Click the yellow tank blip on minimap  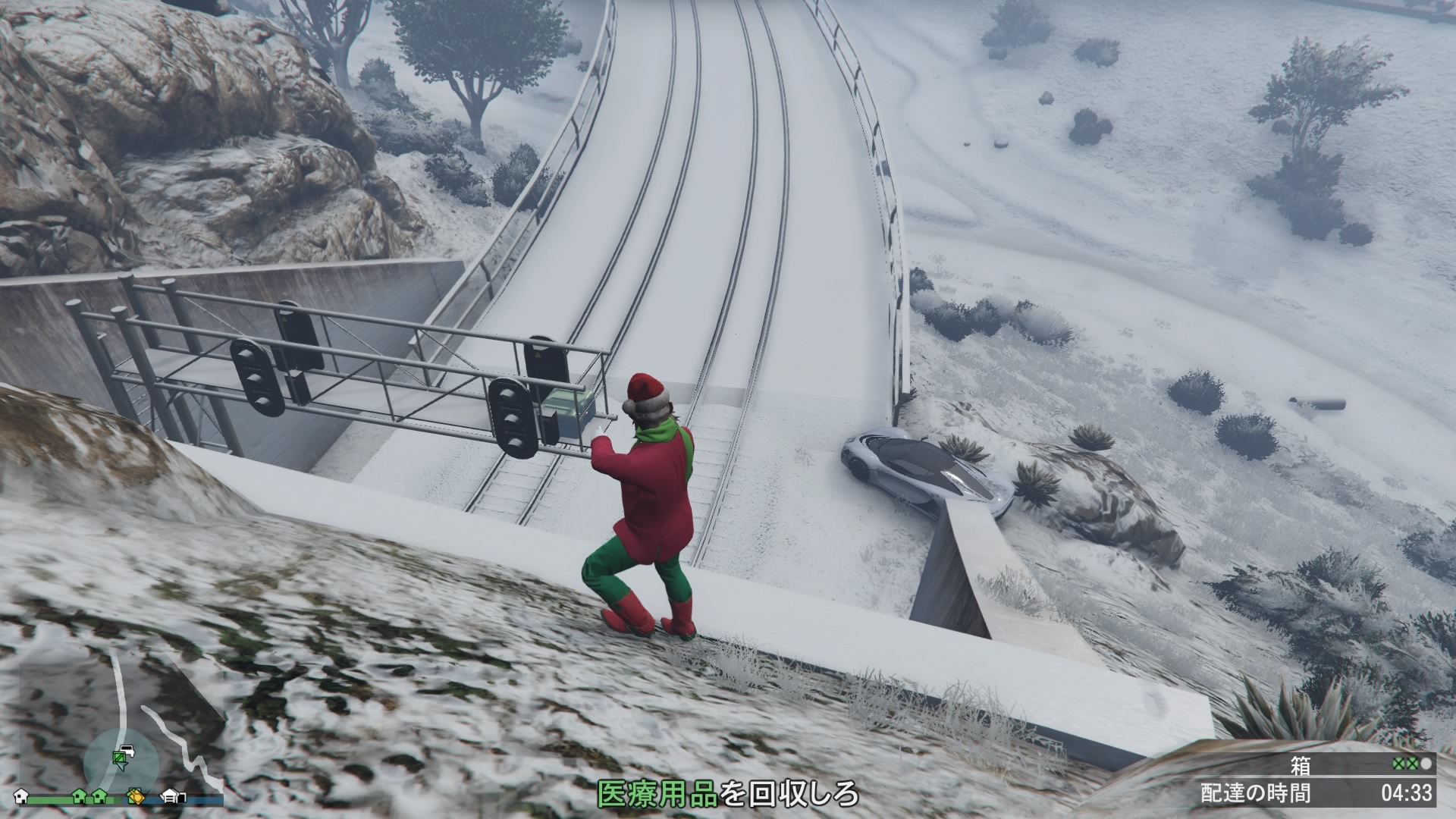point(136,796)
